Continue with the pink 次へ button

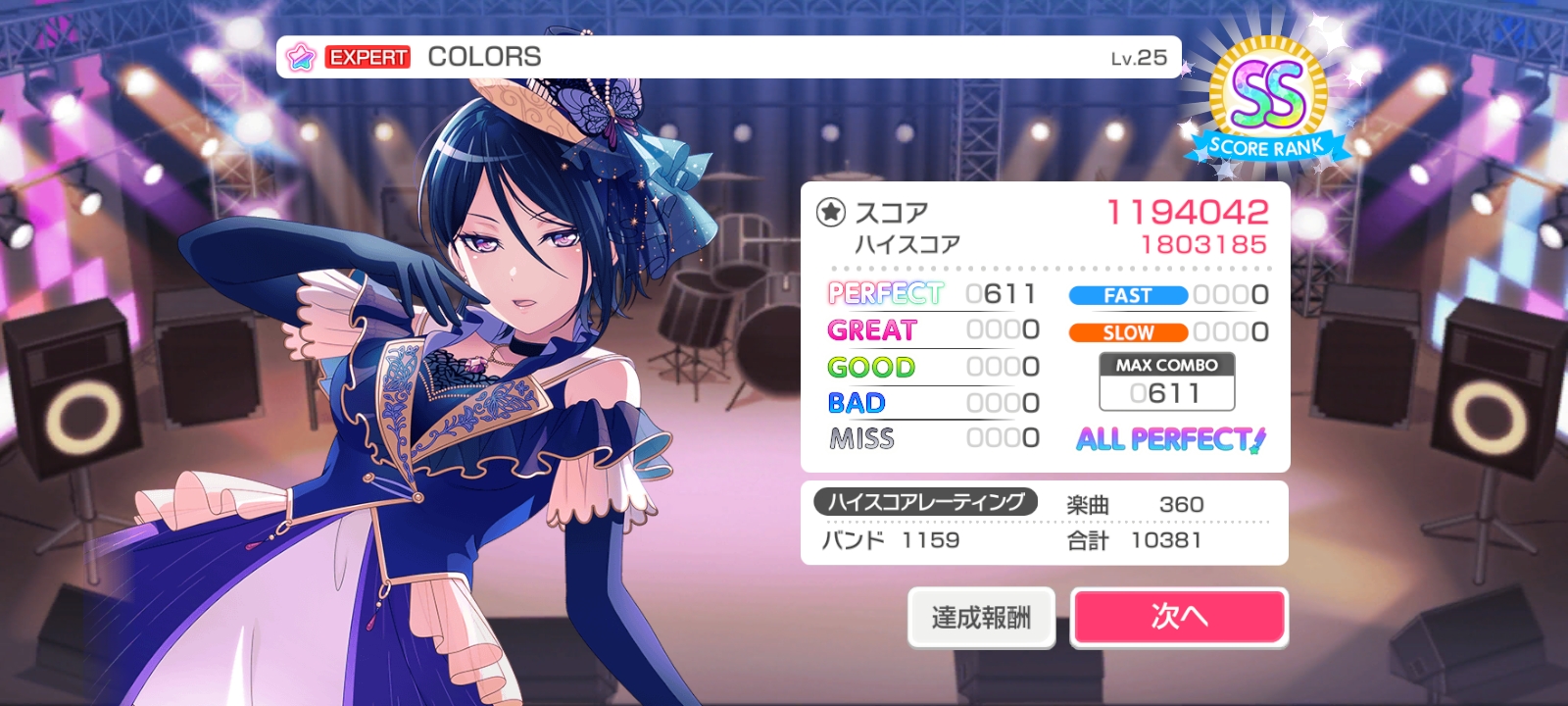tap(1179, 617)
